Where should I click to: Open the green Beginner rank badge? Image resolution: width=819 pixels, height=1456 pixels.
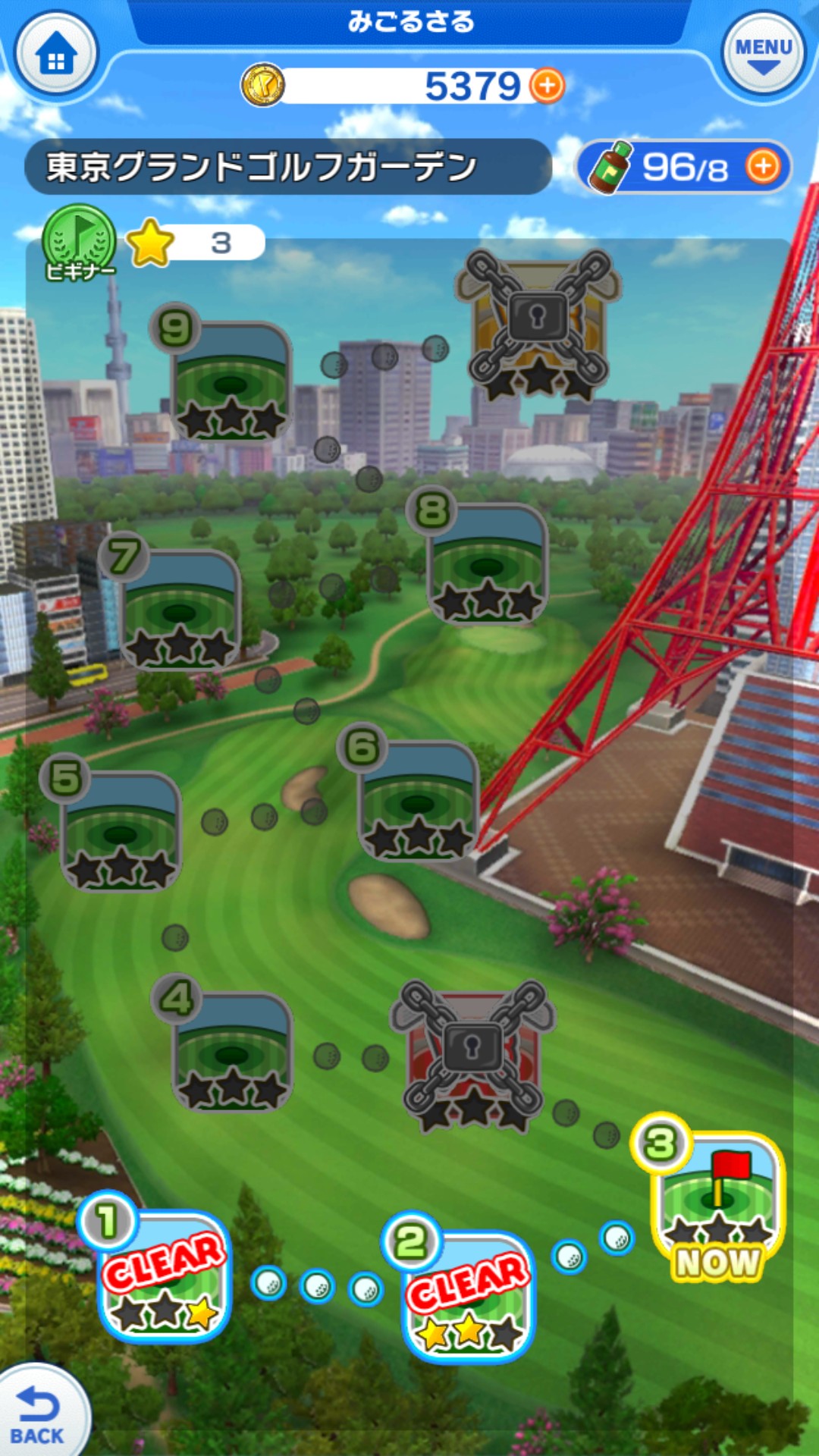tap(79, 243)
